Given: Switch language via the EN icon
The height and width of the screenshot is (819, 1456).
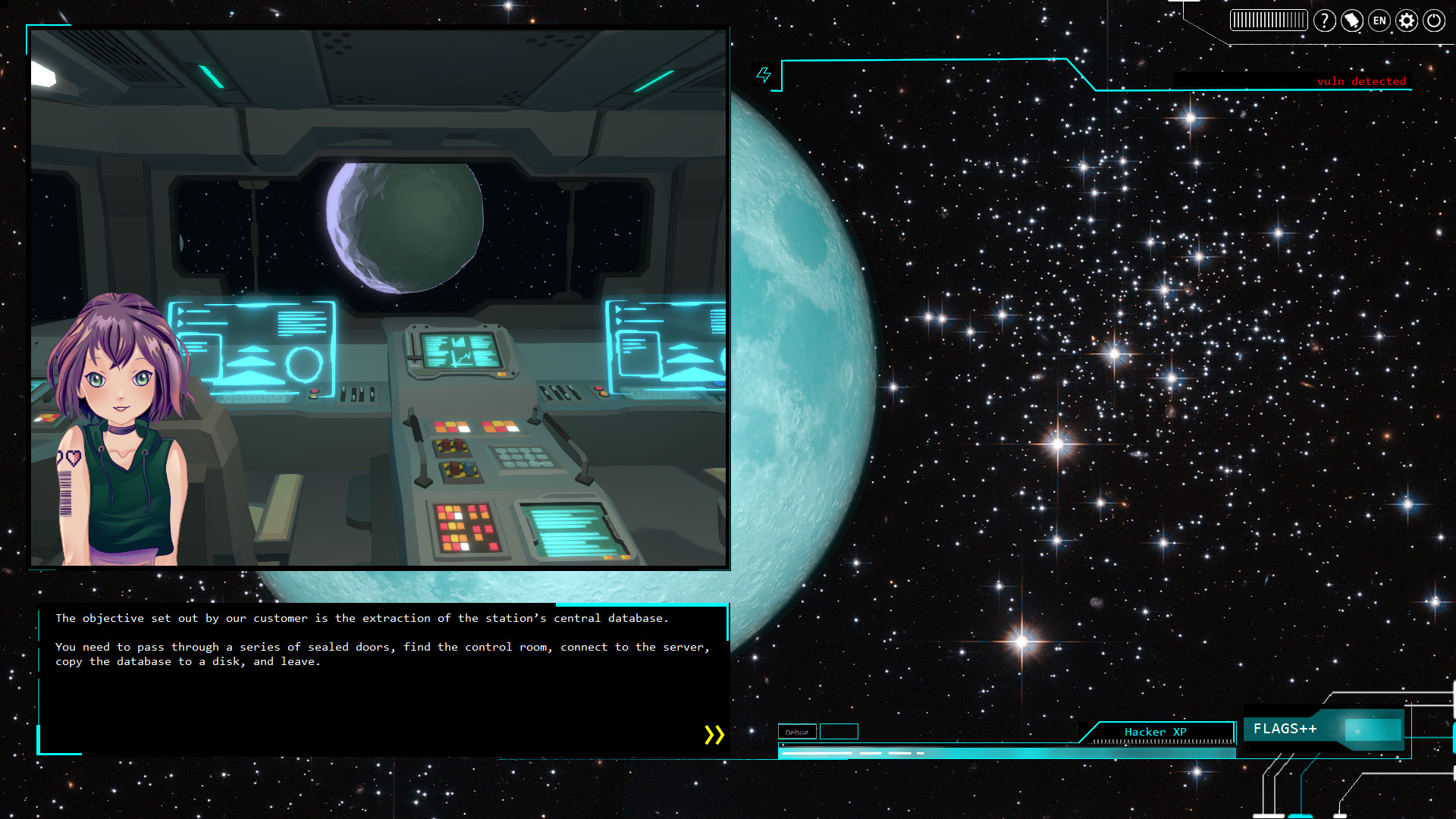Looking at the screenshot, I should 1379,20.
